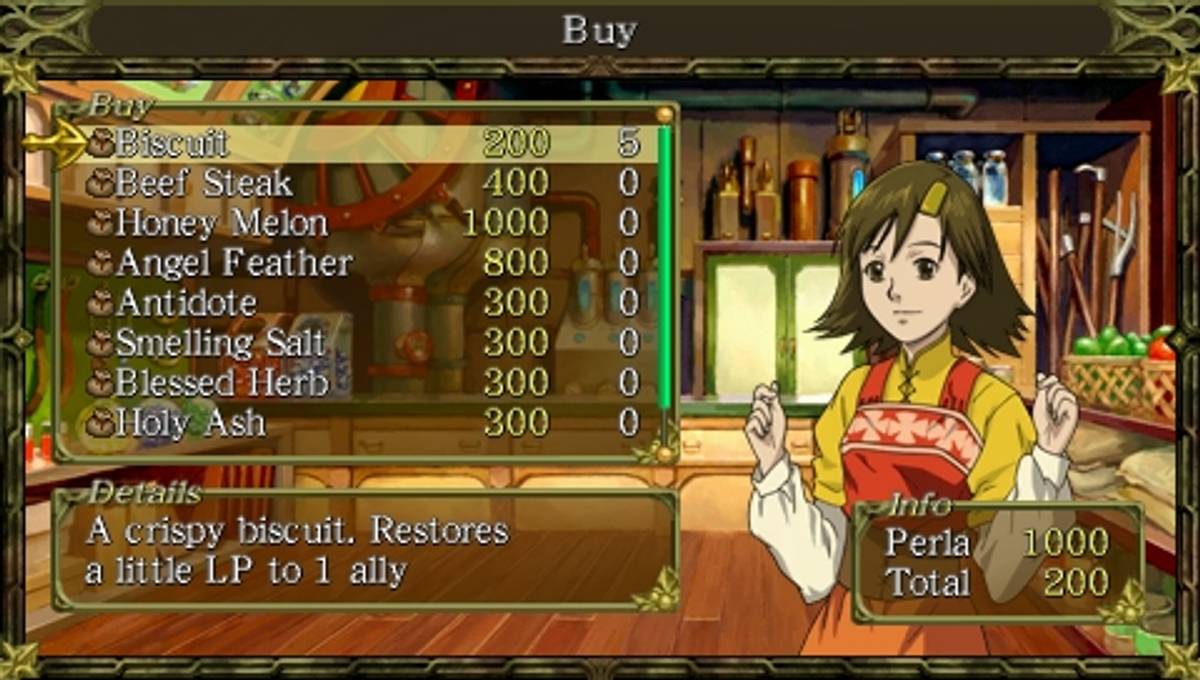The image size is (1200, 680).
Task: Click the green shop list scrollbar
Action: (664, 280)
